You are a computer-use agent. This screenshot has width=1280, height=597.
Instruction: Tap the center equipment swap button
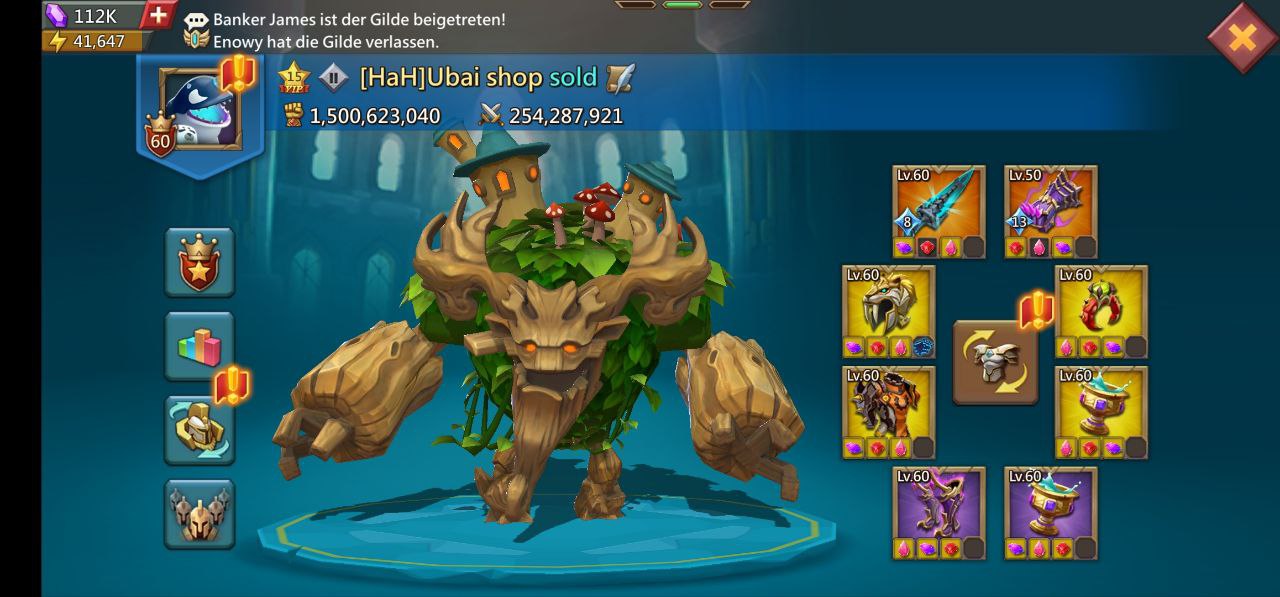(x=995, y=361)
